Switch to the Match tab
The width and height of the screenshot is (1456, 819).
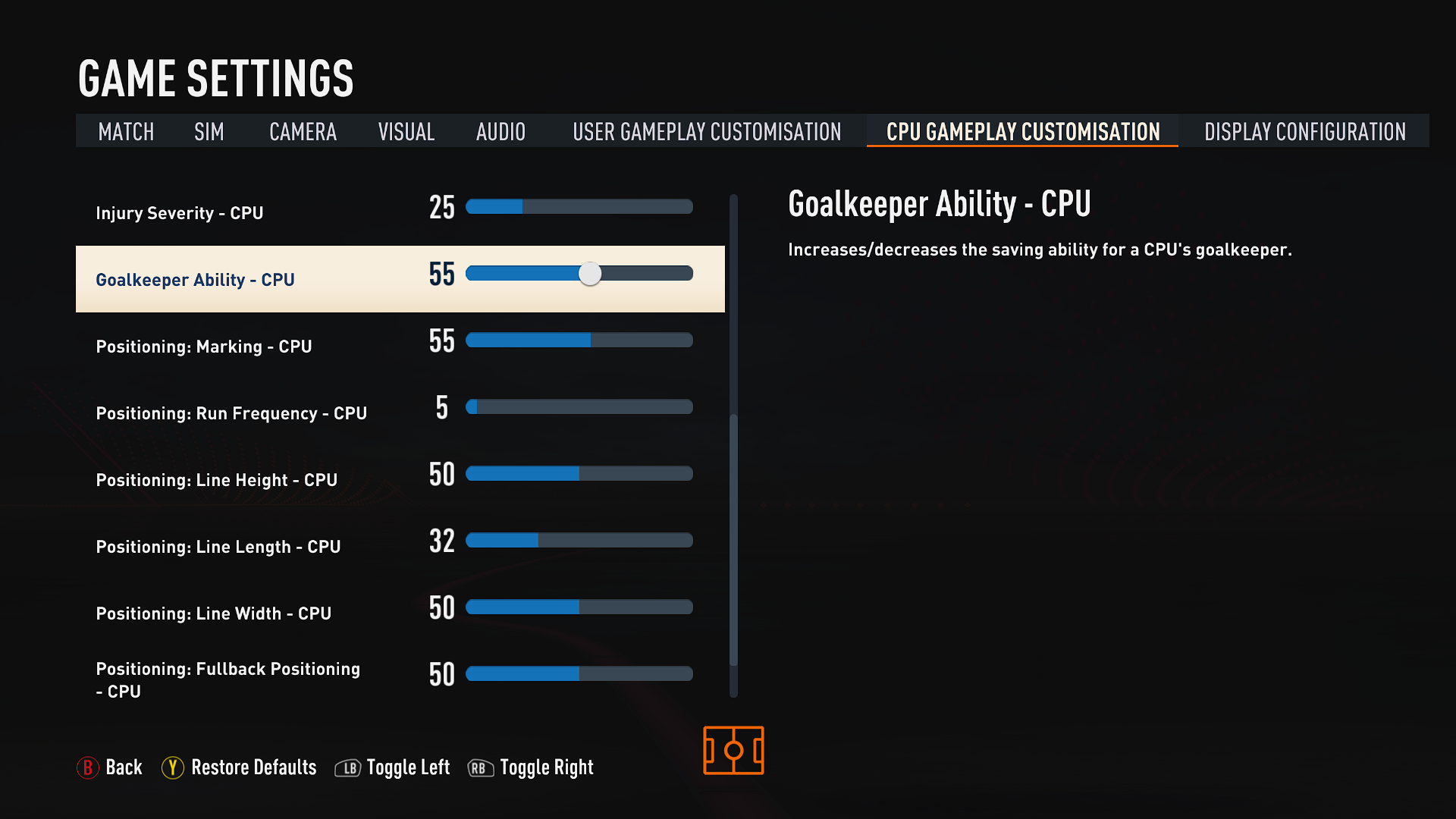pos(126,131)
